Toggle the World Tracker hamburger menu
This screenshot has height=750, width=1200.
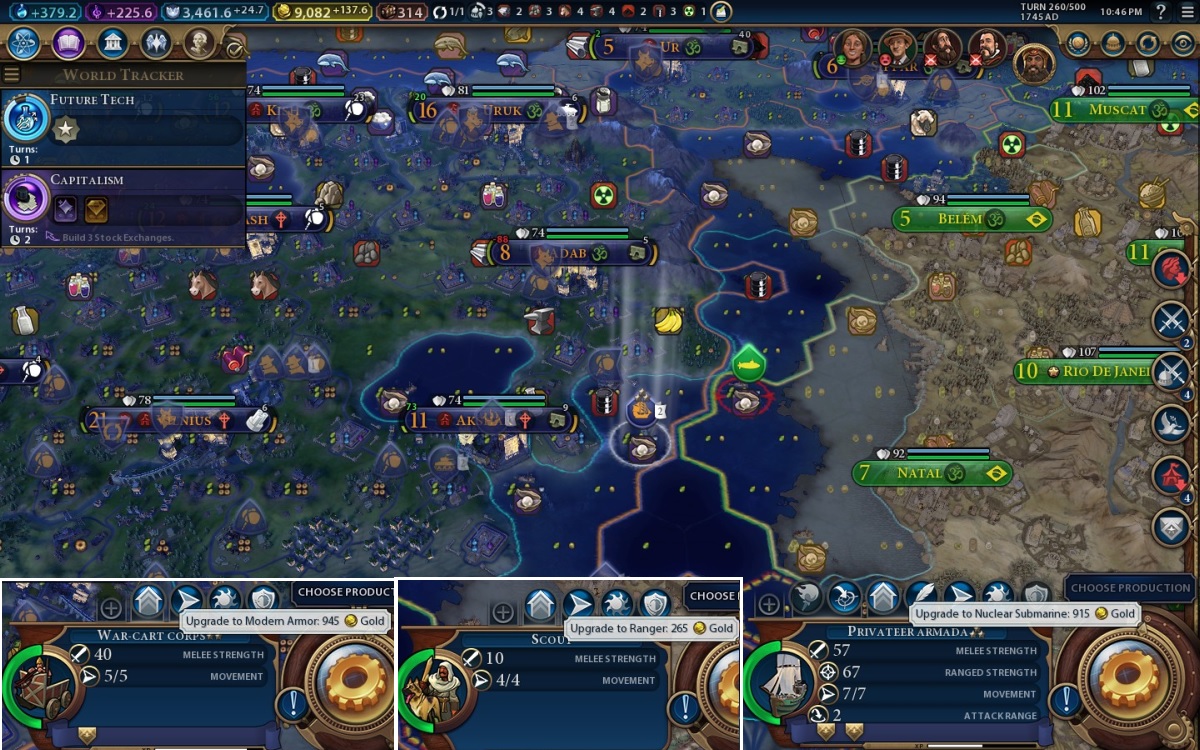pos(12,75)
